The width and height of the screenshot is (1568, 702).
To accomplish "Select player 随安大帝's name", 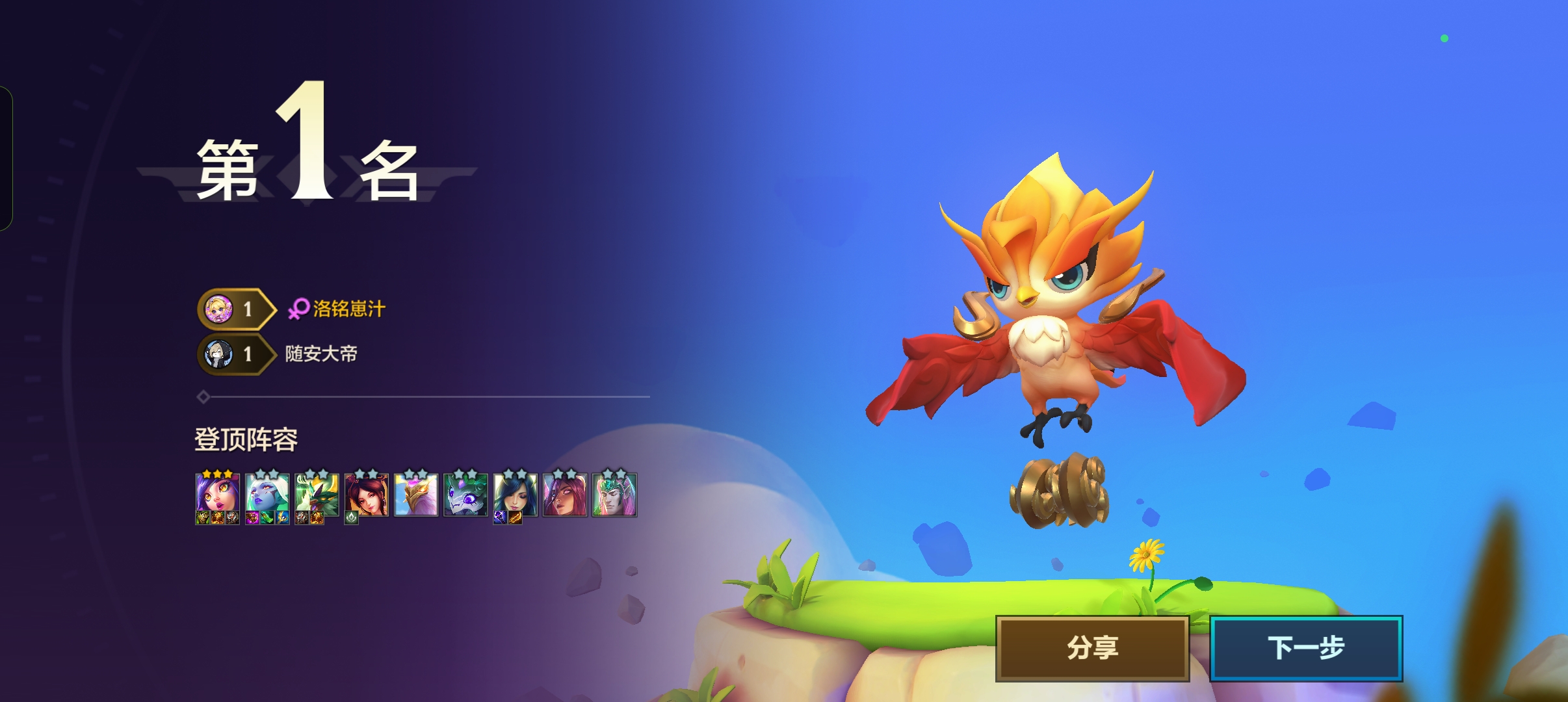I will tap(321, 354).
